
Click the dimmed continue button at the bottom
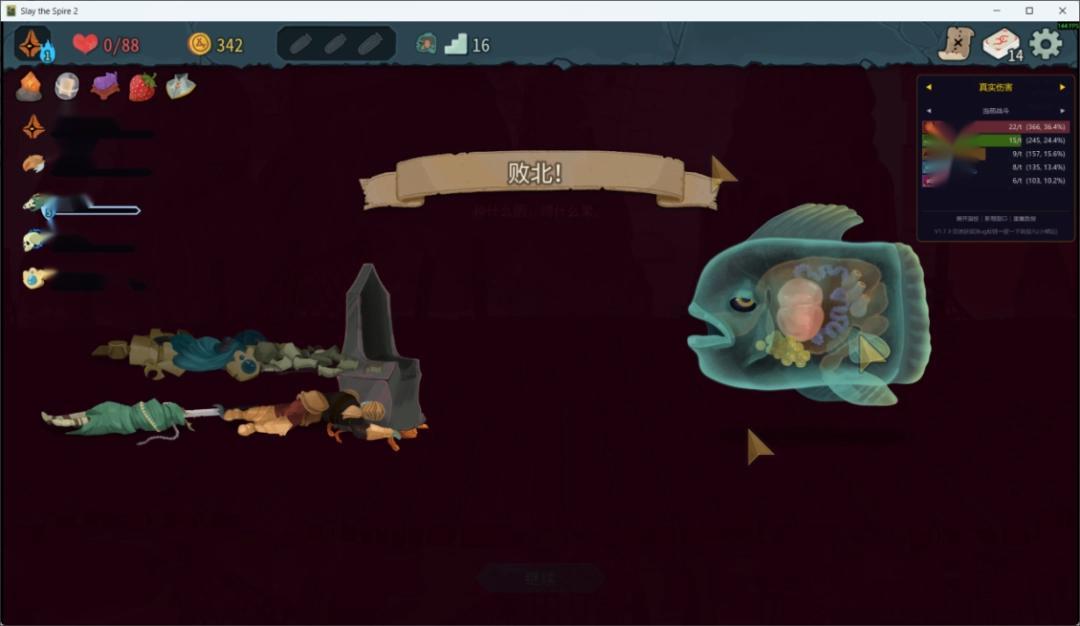tap(540, 577)
